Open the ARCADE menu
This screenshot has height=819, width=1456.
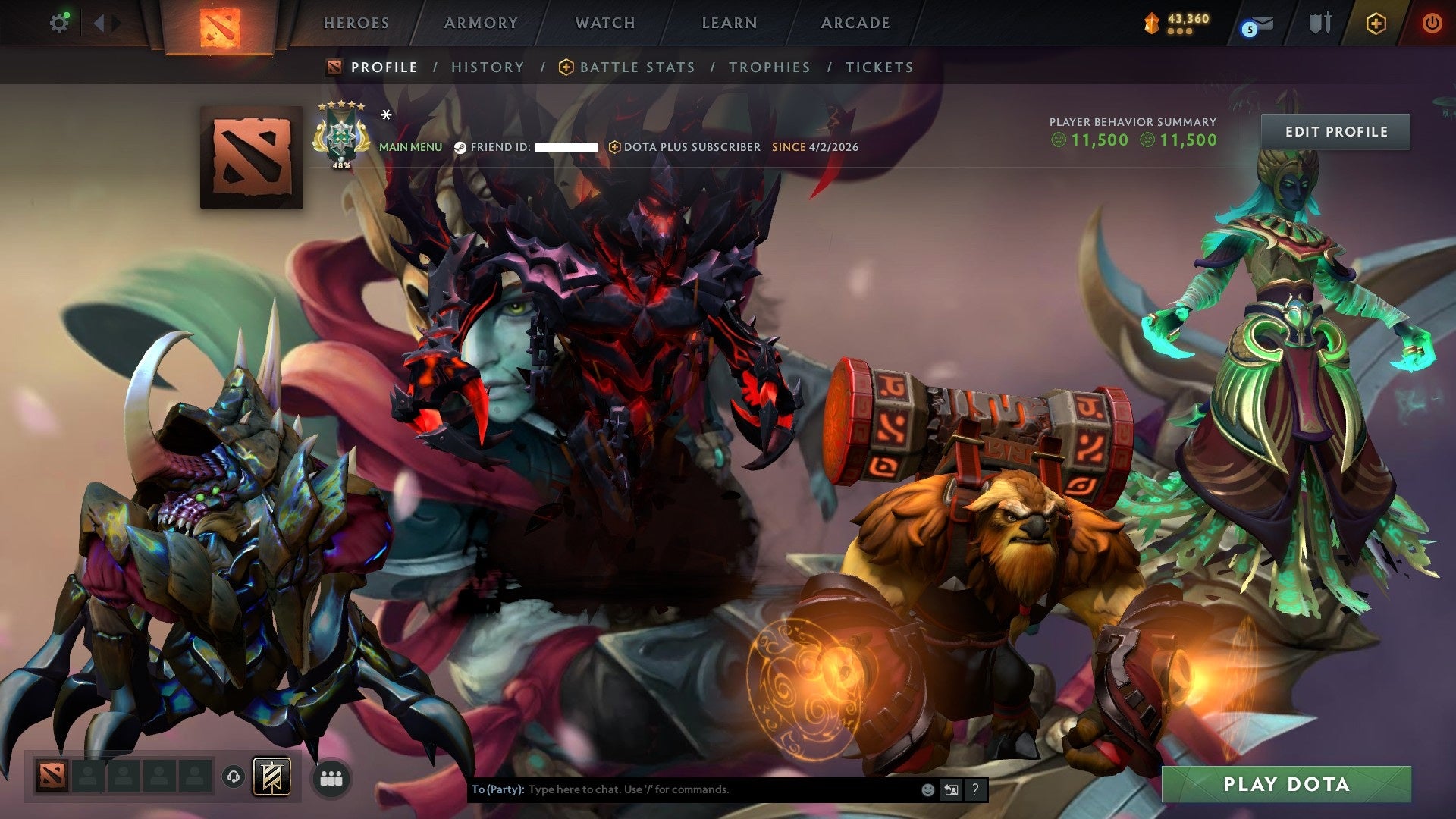pos(855,23)
